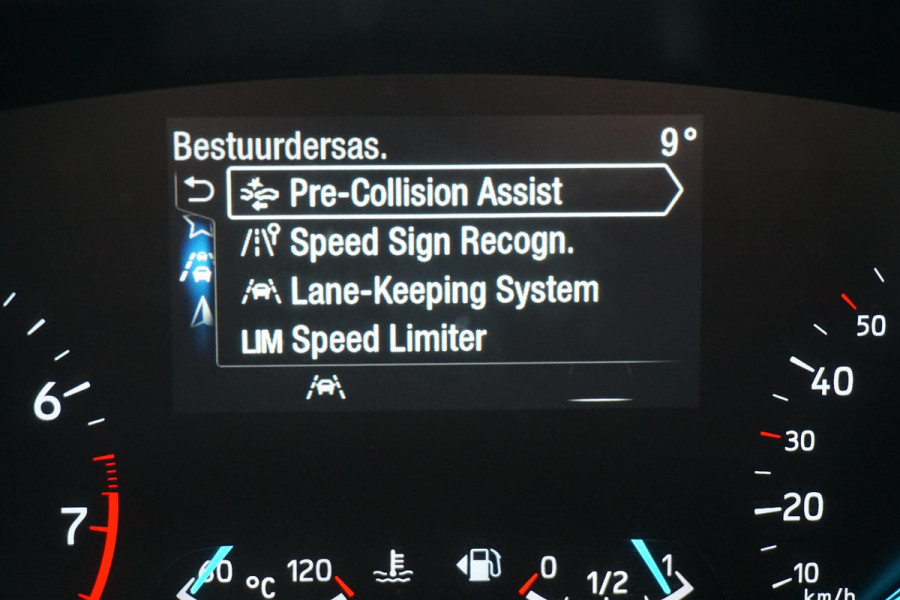Open the Speed Limiter option

pyautogui.click(x=390, y=340)
